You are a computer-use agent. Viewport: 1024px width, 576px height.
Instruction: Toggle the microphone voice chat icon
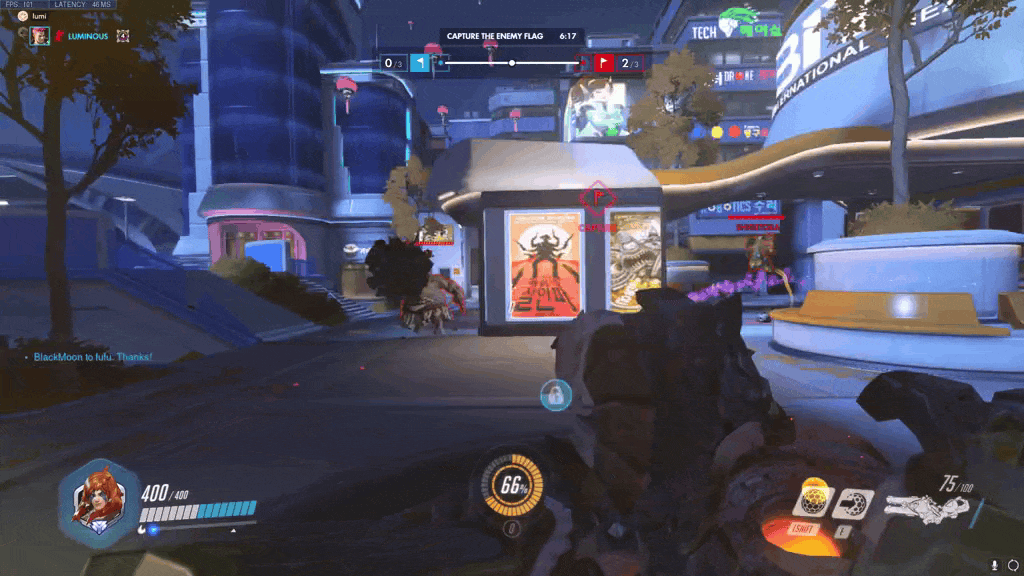[x=994, y=565]
